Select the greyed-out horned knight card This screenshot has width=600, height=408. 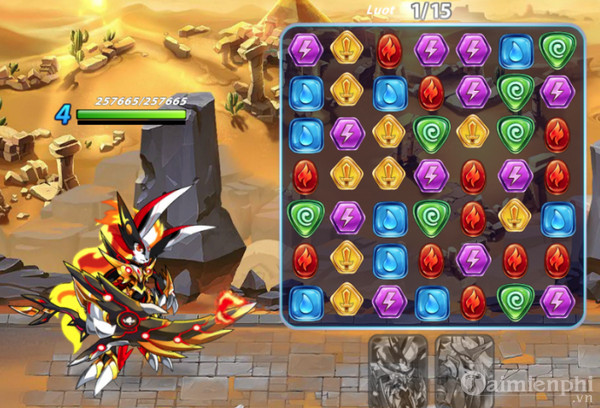pyautogui.click(x=462, y=369)
